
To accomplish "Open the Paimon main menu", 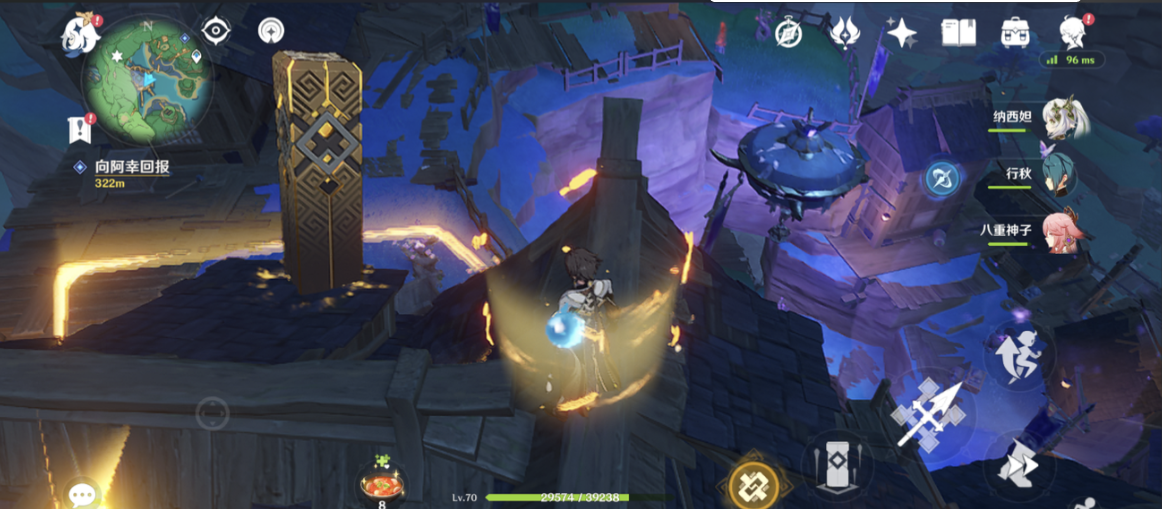I will pos(81,34).
